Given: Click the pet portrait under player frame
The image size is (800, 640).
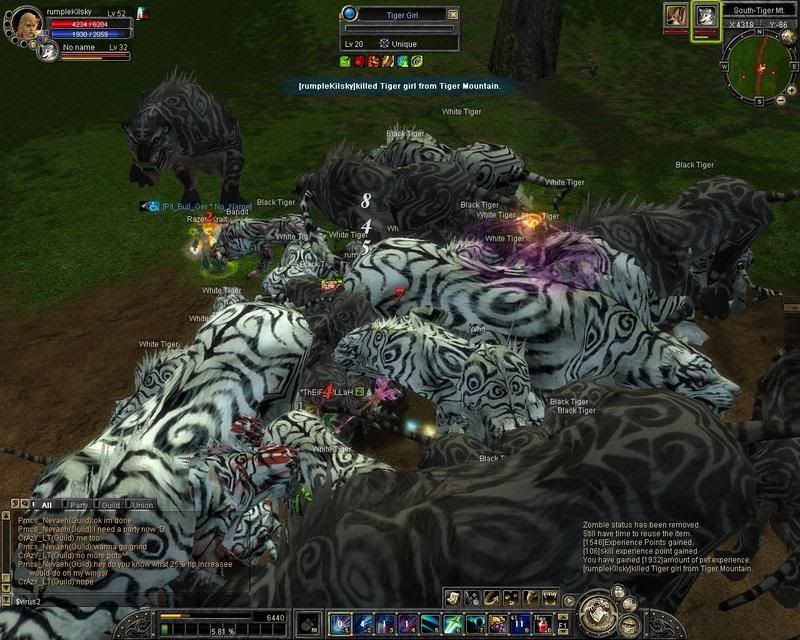Looking at the screenshot, I should 45,50.
